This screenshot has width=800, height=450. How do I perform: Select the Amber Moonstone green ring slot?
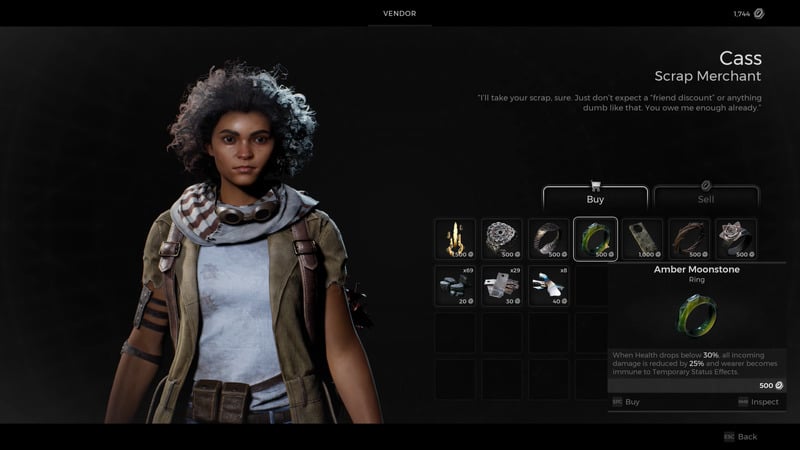click(595, 239)
